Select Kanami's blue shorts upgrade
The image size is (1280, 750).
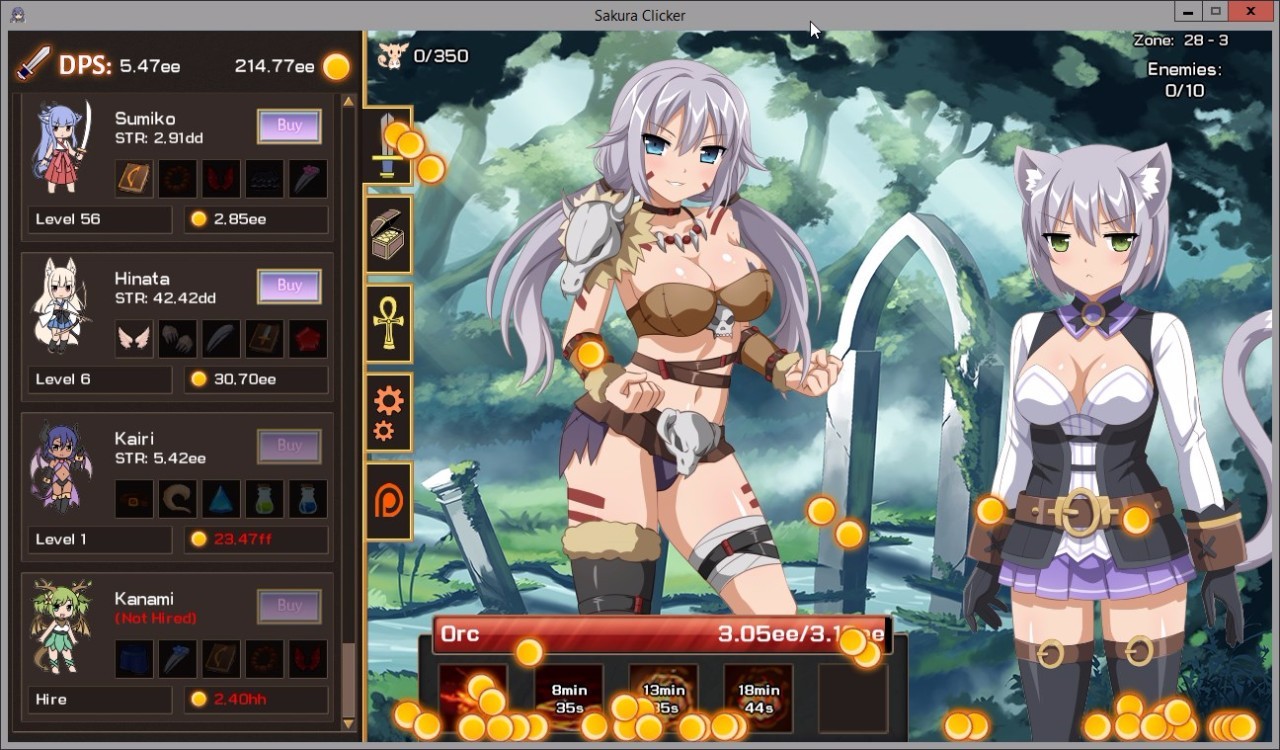pyautogui.click(x=134, y=659)
